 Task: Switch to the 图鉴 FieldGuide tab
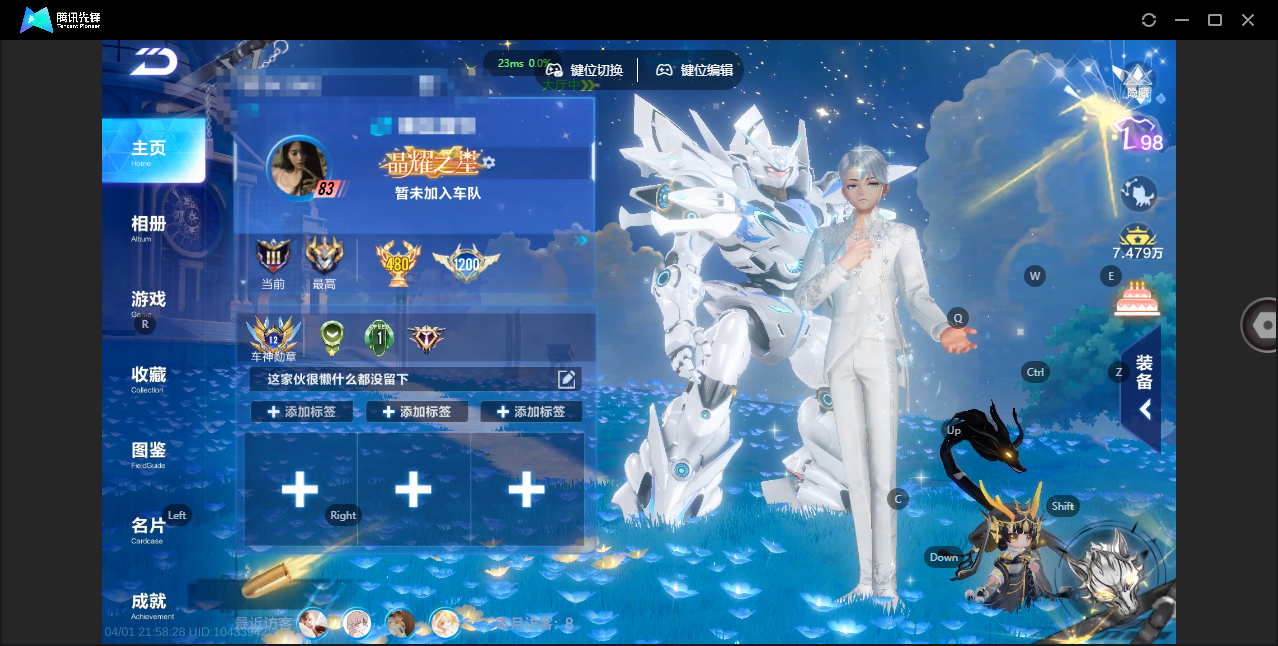(148, 452)
